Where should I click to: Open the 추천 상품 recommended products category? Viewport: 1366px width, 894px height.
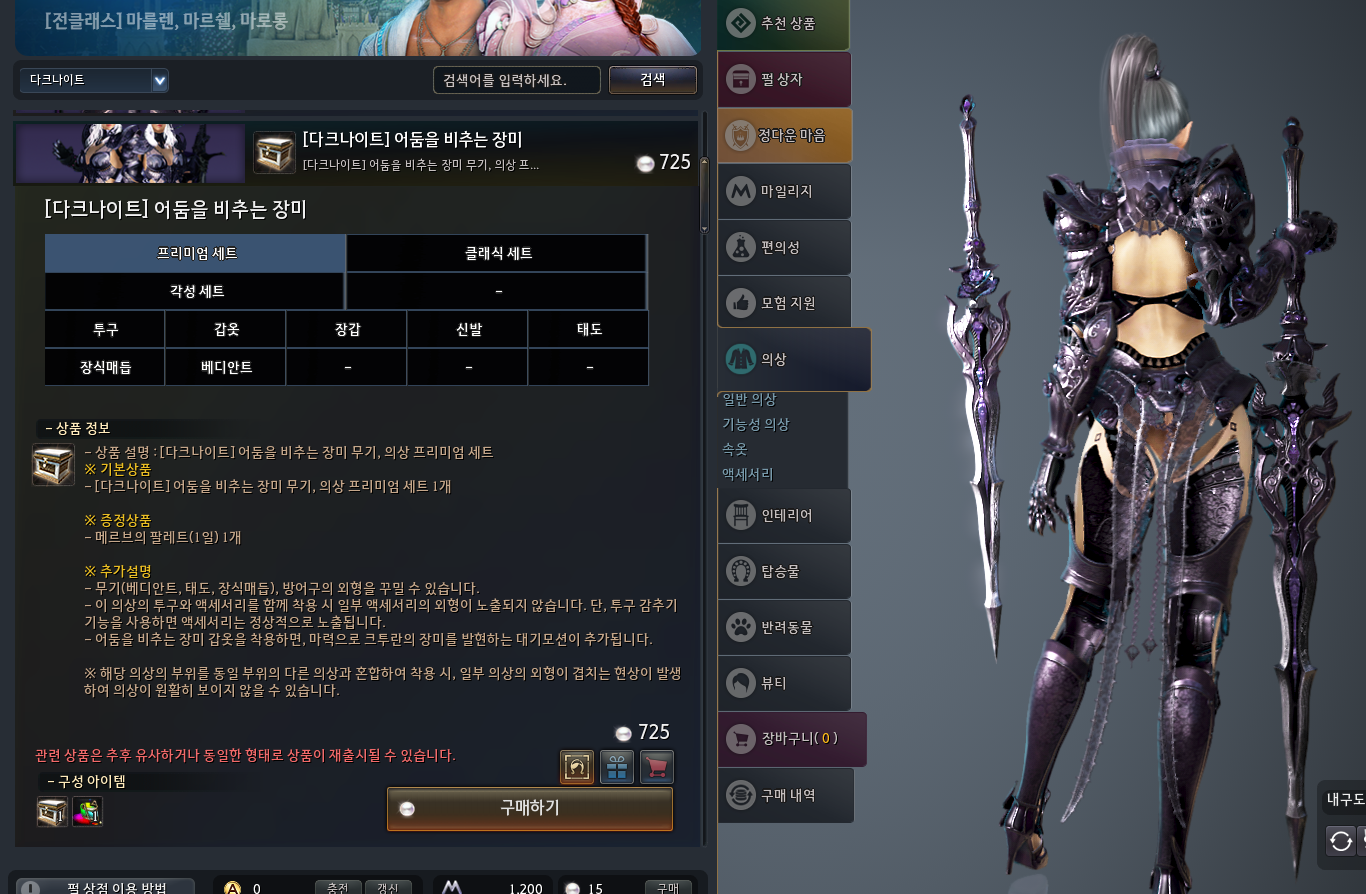[x=784, y=22]
